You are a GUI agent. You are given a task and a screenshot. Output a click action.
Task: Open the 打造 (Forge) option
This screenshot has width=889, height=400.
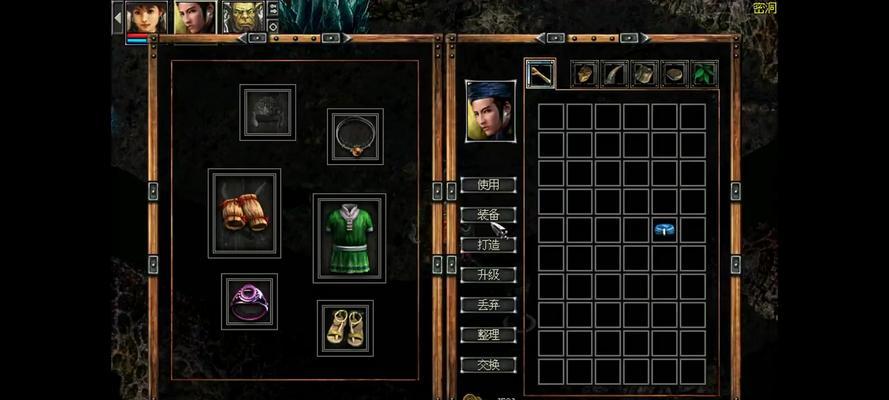pyautogui.click(x=488, y=245)
